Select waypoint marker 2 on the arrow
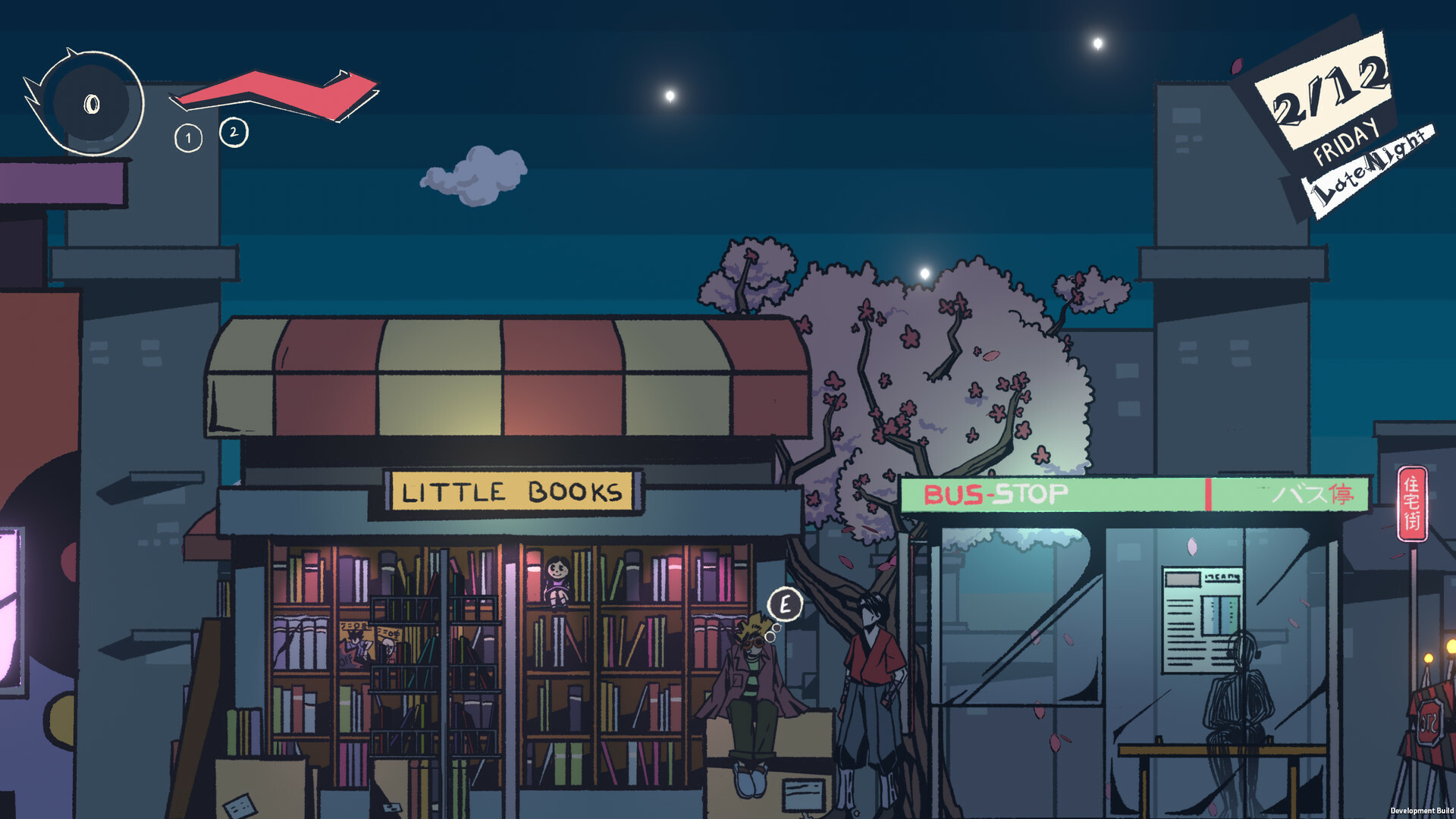1456x819 pixels. (234, 133)
